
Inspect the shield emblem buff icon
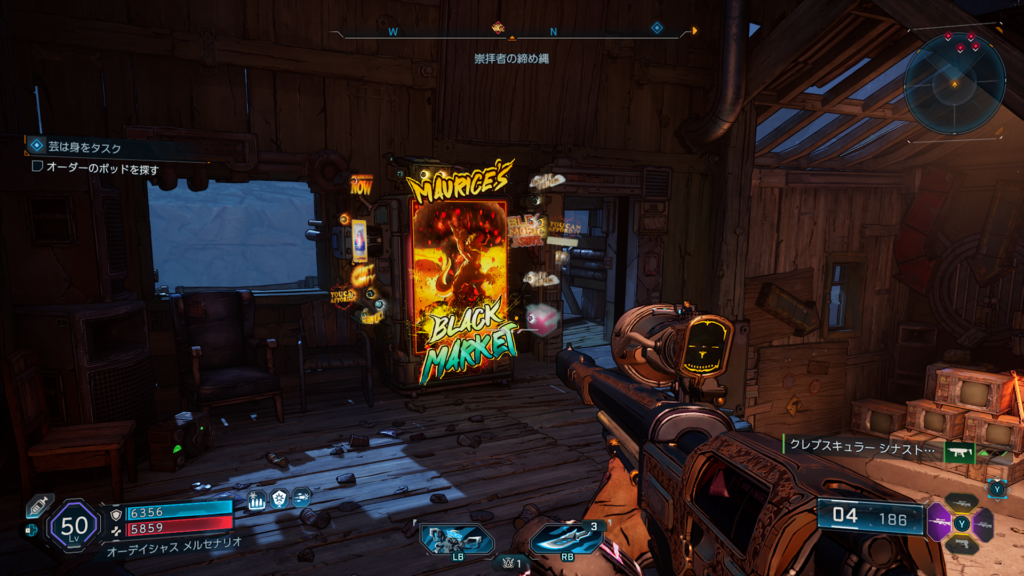pyautogui.click(x=279, y=499)
